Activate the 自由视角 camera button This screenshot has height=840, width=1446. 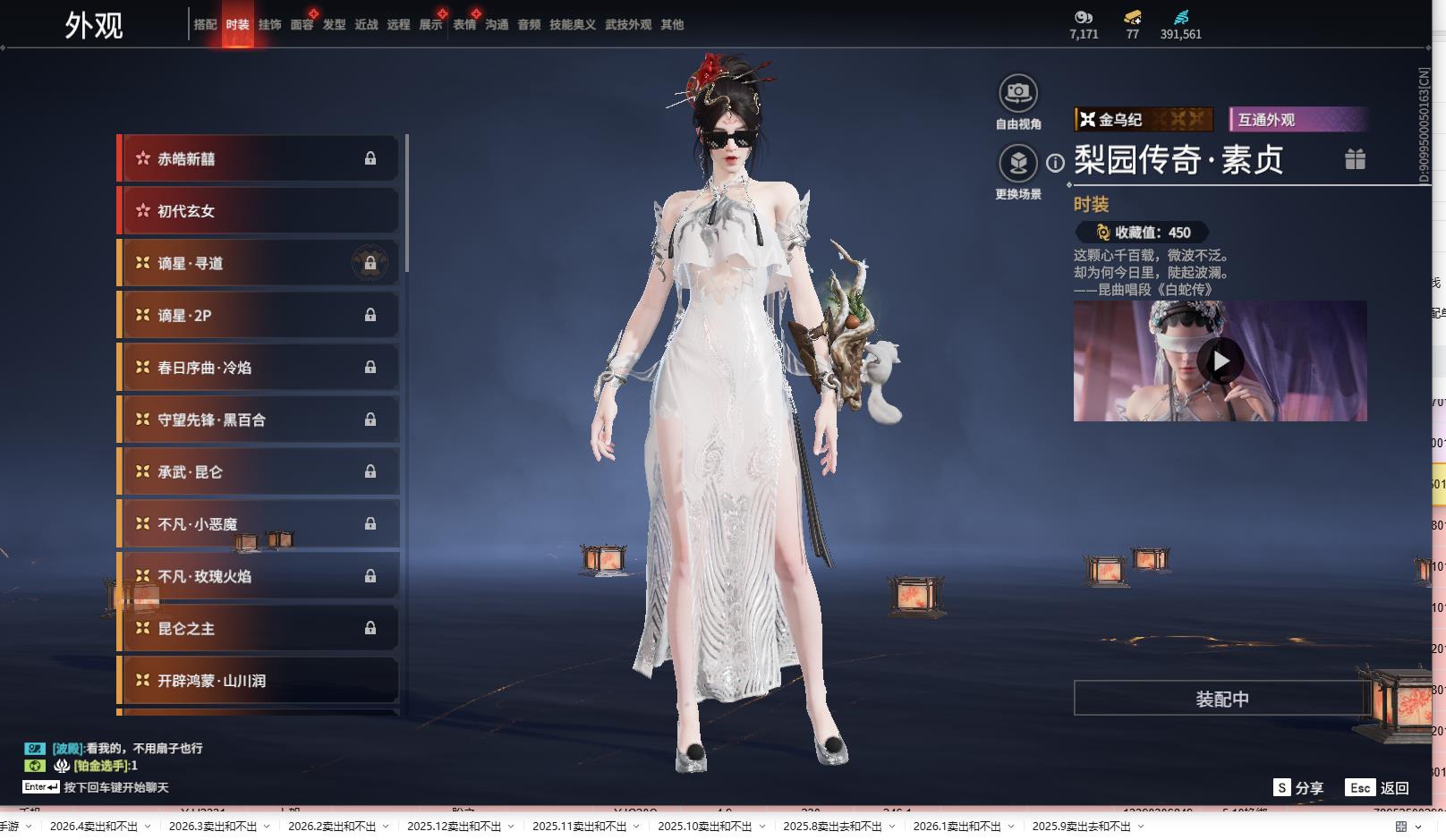[1017, 93]
